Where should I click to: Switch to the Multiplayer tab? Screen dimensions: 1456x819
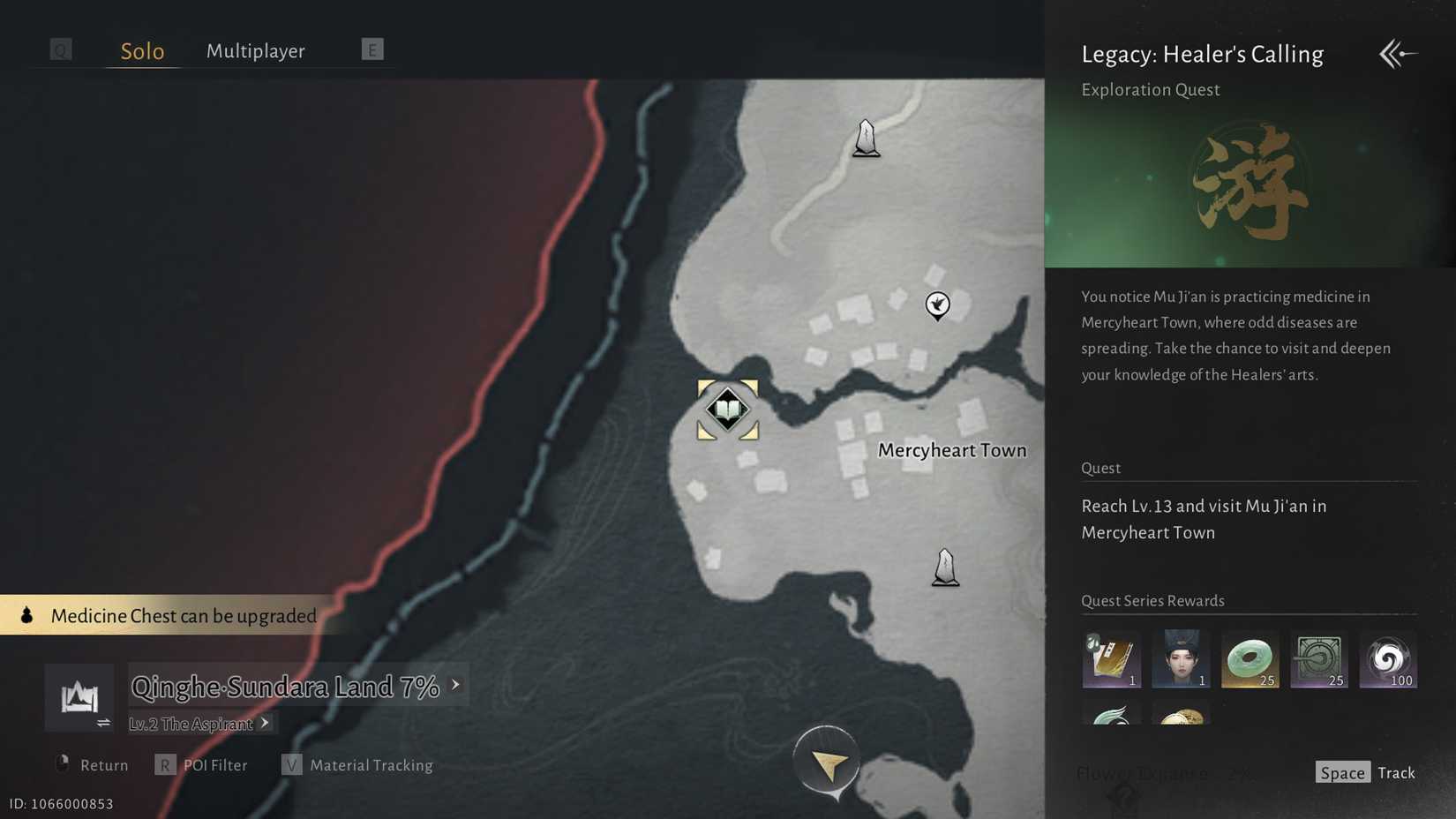pos(255,50)
